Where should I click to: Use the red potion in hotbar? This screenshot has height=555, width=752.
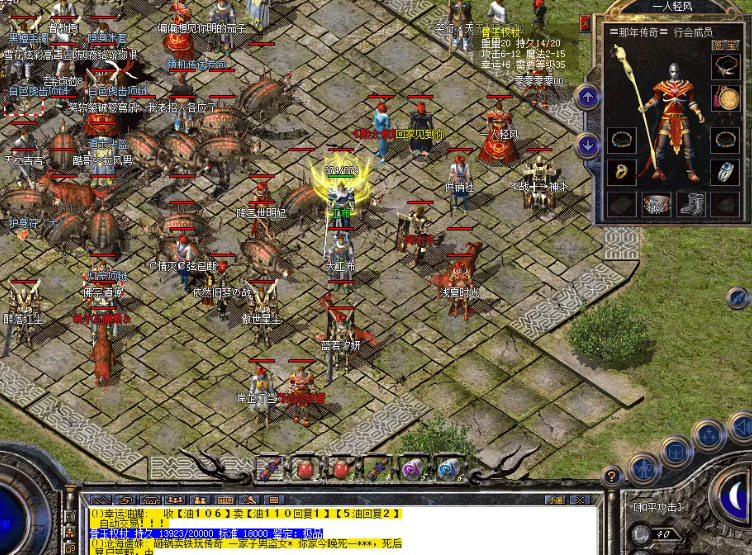[x=303, y=468]
